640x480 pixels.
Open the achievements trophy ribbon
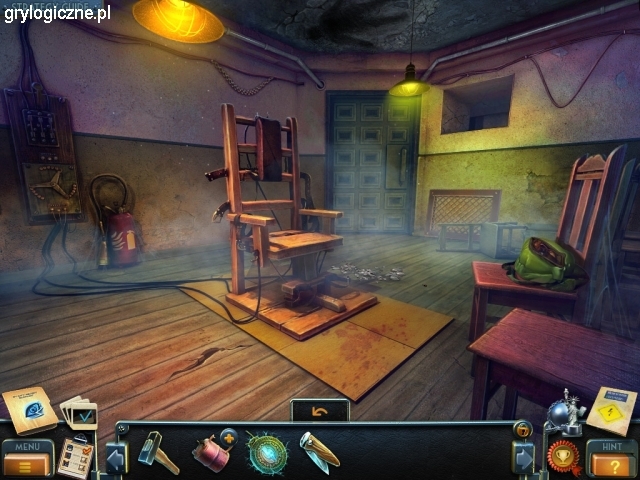point(565,455)
